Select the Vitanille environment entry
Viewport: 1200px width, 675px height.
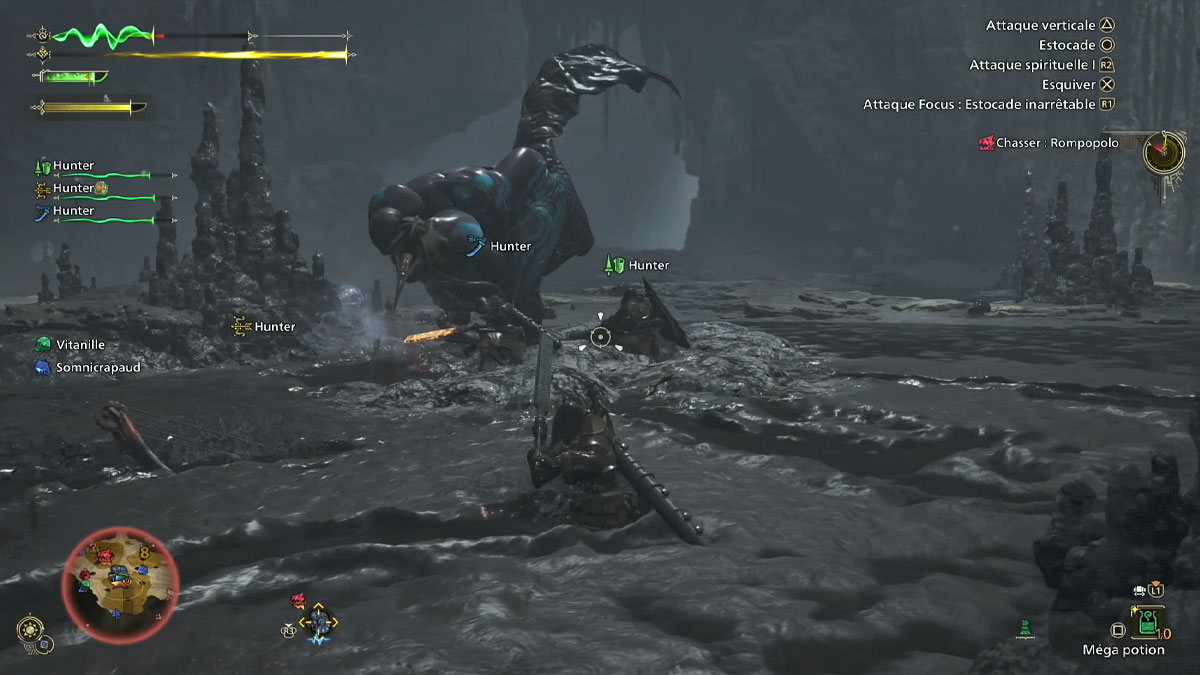(80, 344)
